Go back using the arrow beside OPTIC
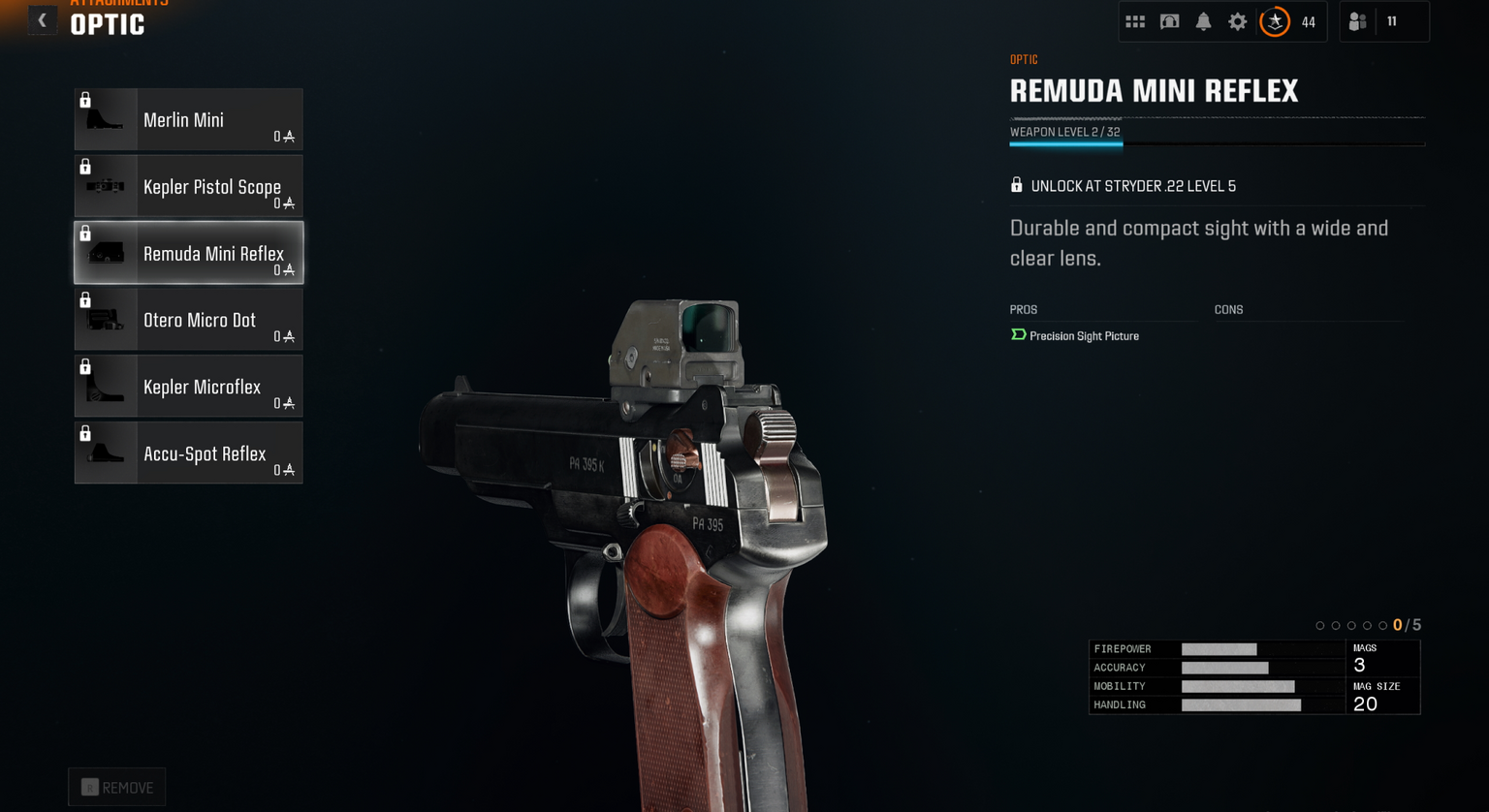Viewport: 1489px width, 812px height. 42,20
